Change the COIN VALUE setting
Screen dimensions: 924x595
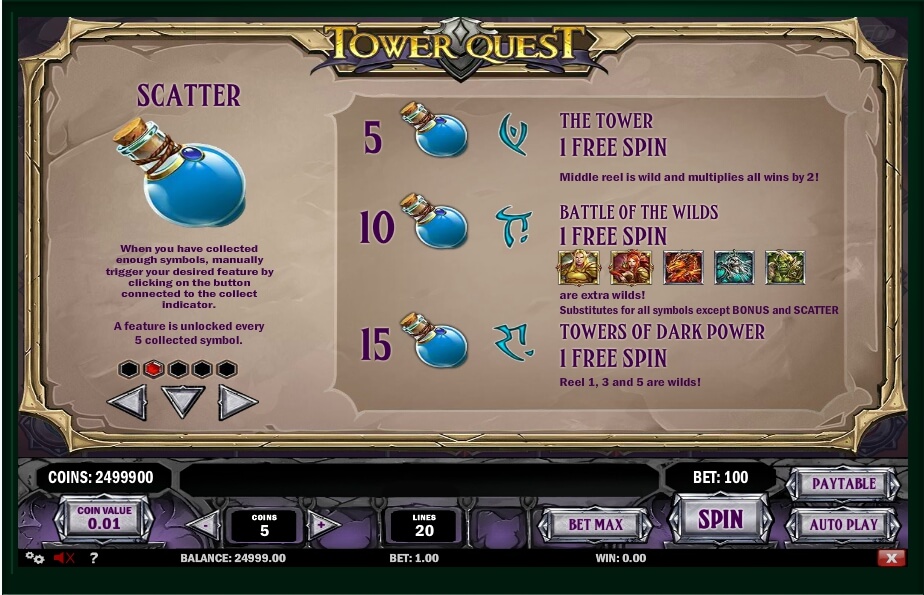click(x=104, y=518)
